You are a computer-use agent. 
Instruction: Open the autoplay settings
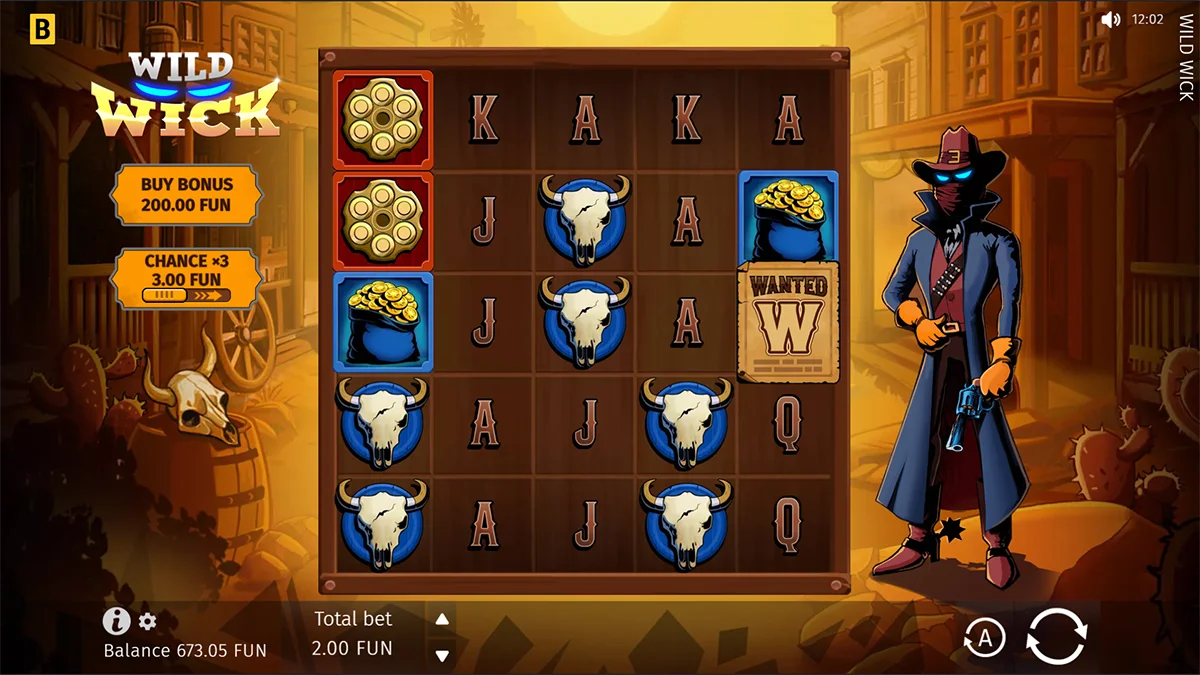point(984,637)
